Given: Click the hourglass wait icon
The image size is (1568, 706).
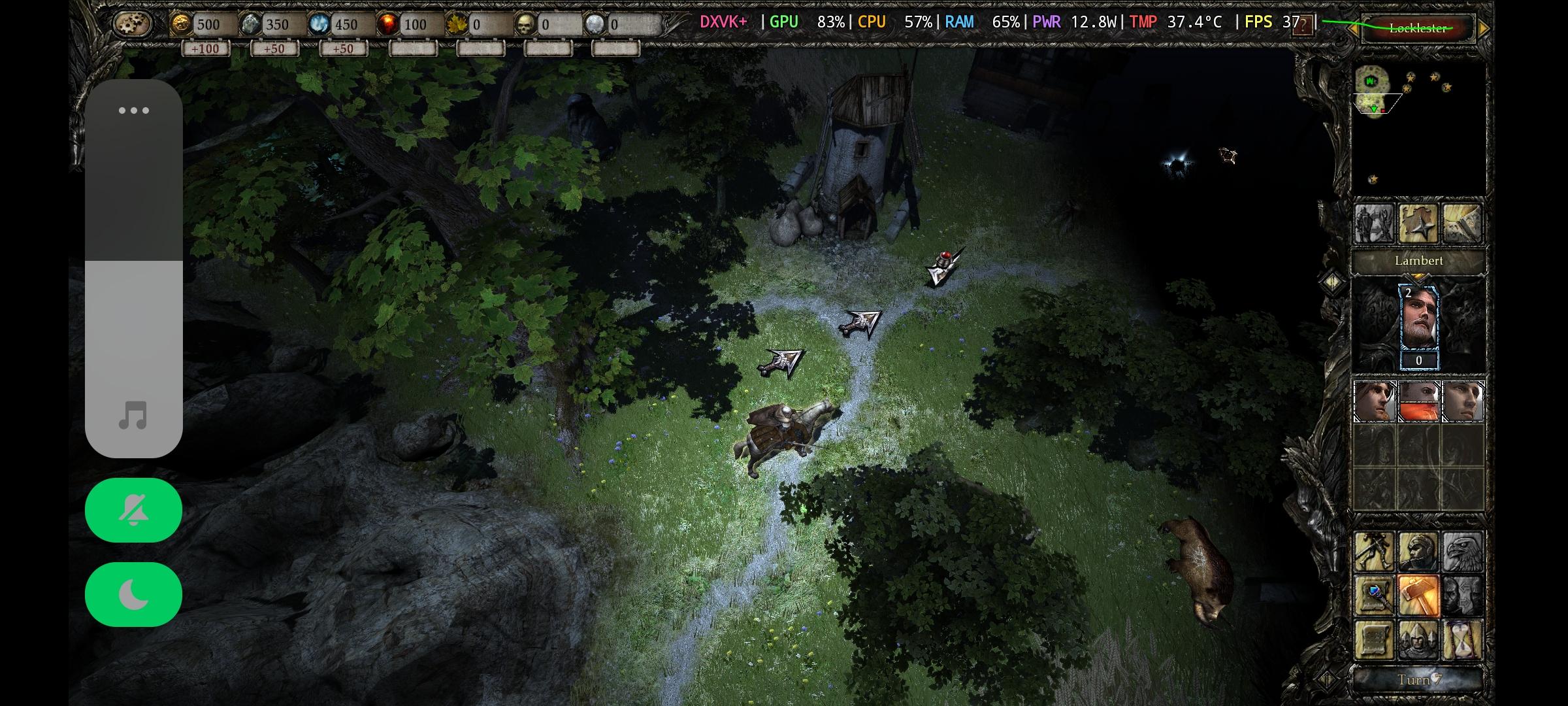Looking at the screenshot, I should [1462, 640].
